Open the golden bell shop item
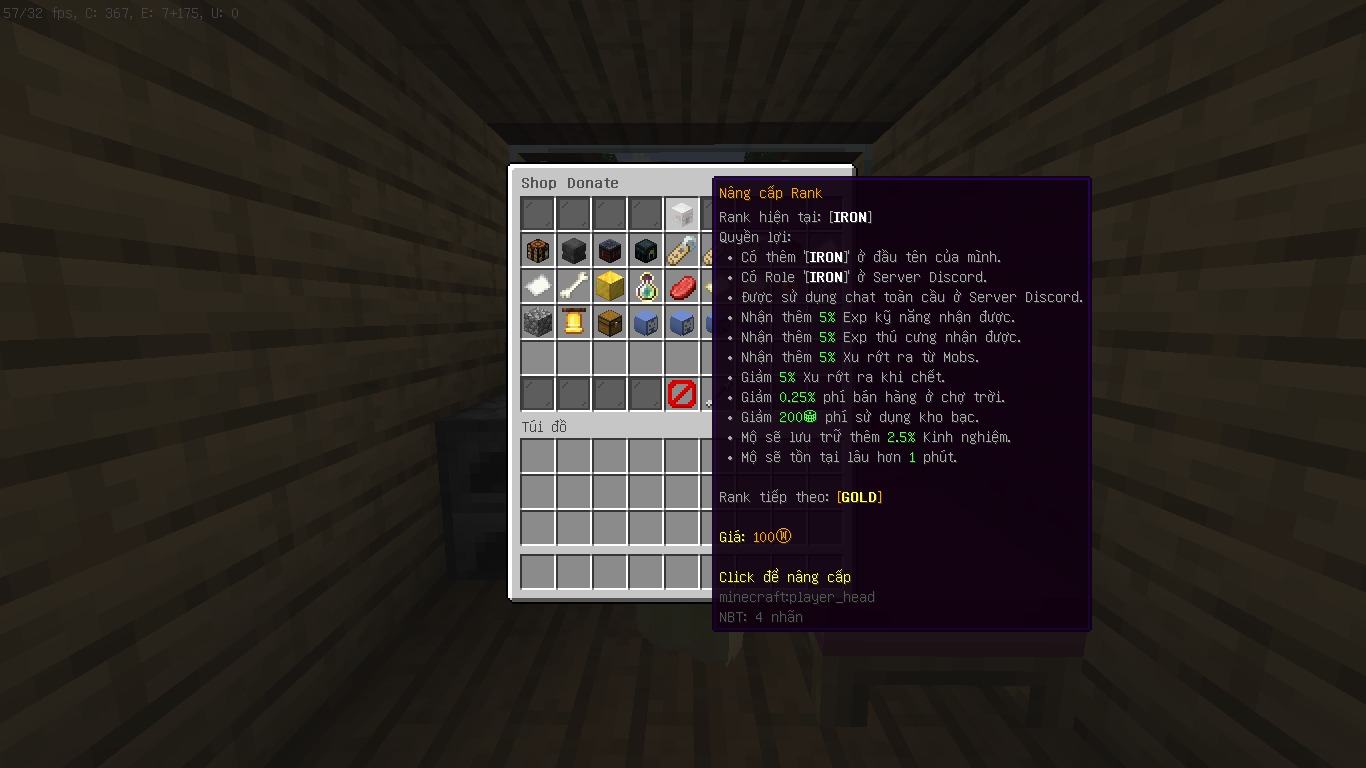This screenshot has width=1366, height=768. point(573,322)
